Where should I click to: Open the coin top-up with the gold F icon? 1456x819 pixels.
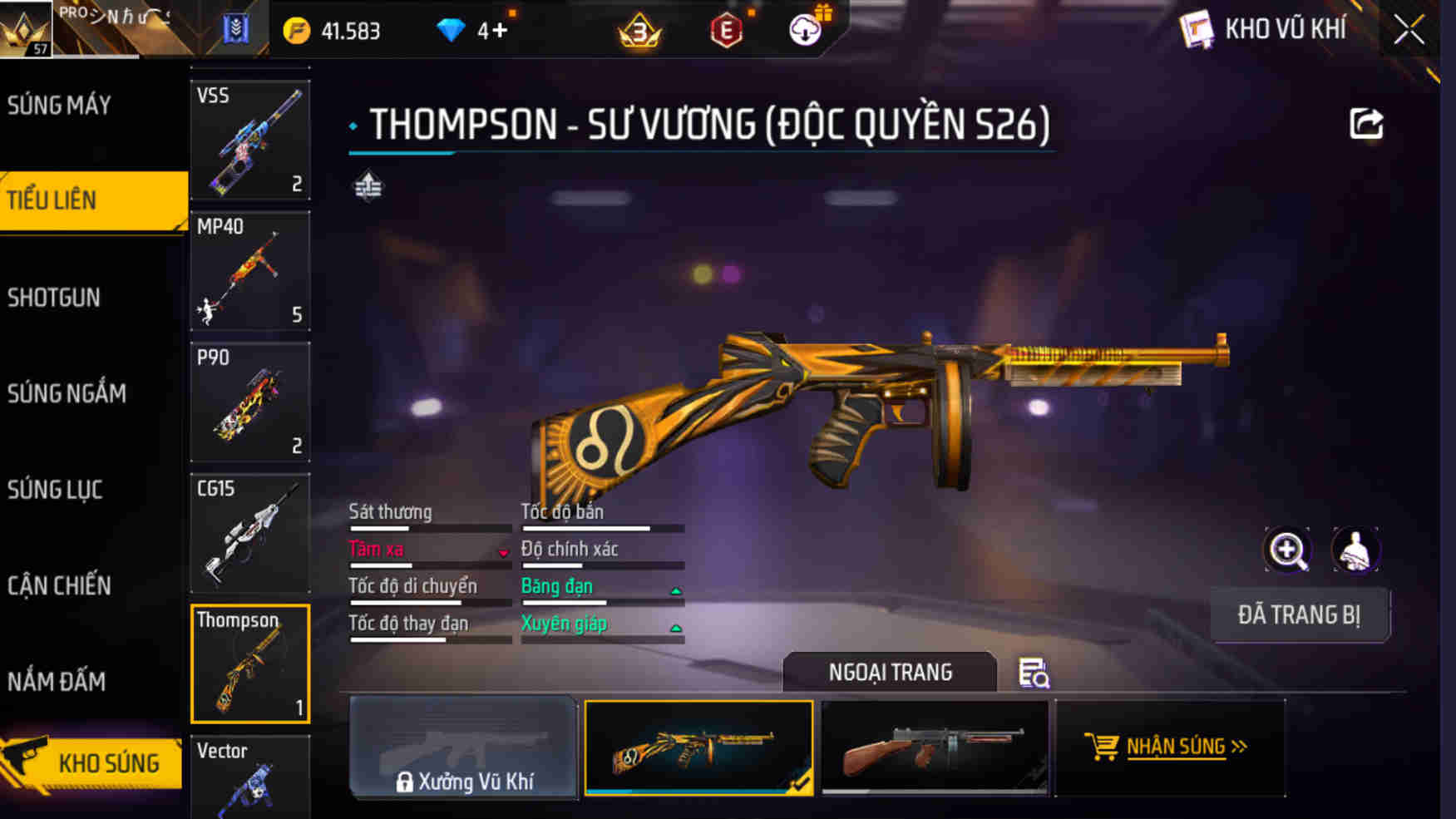click(x=297, y=30)
